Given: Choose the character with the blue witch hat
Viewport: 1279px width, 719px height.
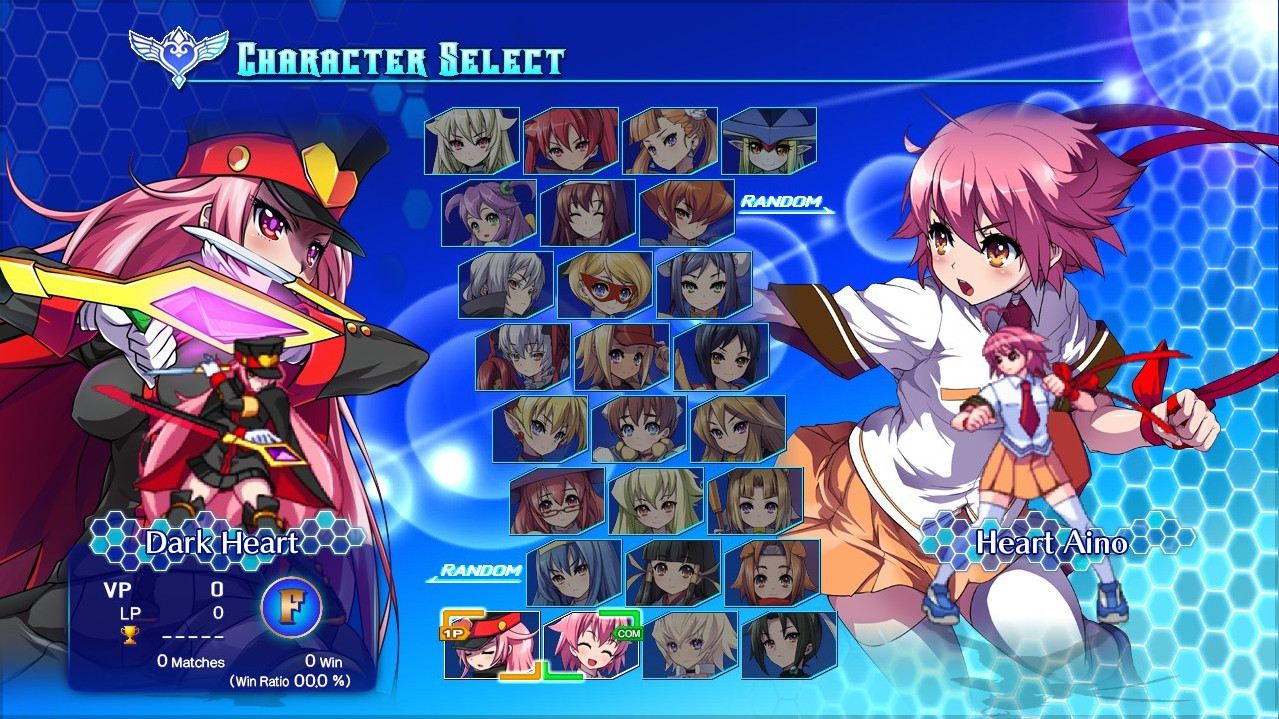Looking at the screenshot, I should click(769, 141).
